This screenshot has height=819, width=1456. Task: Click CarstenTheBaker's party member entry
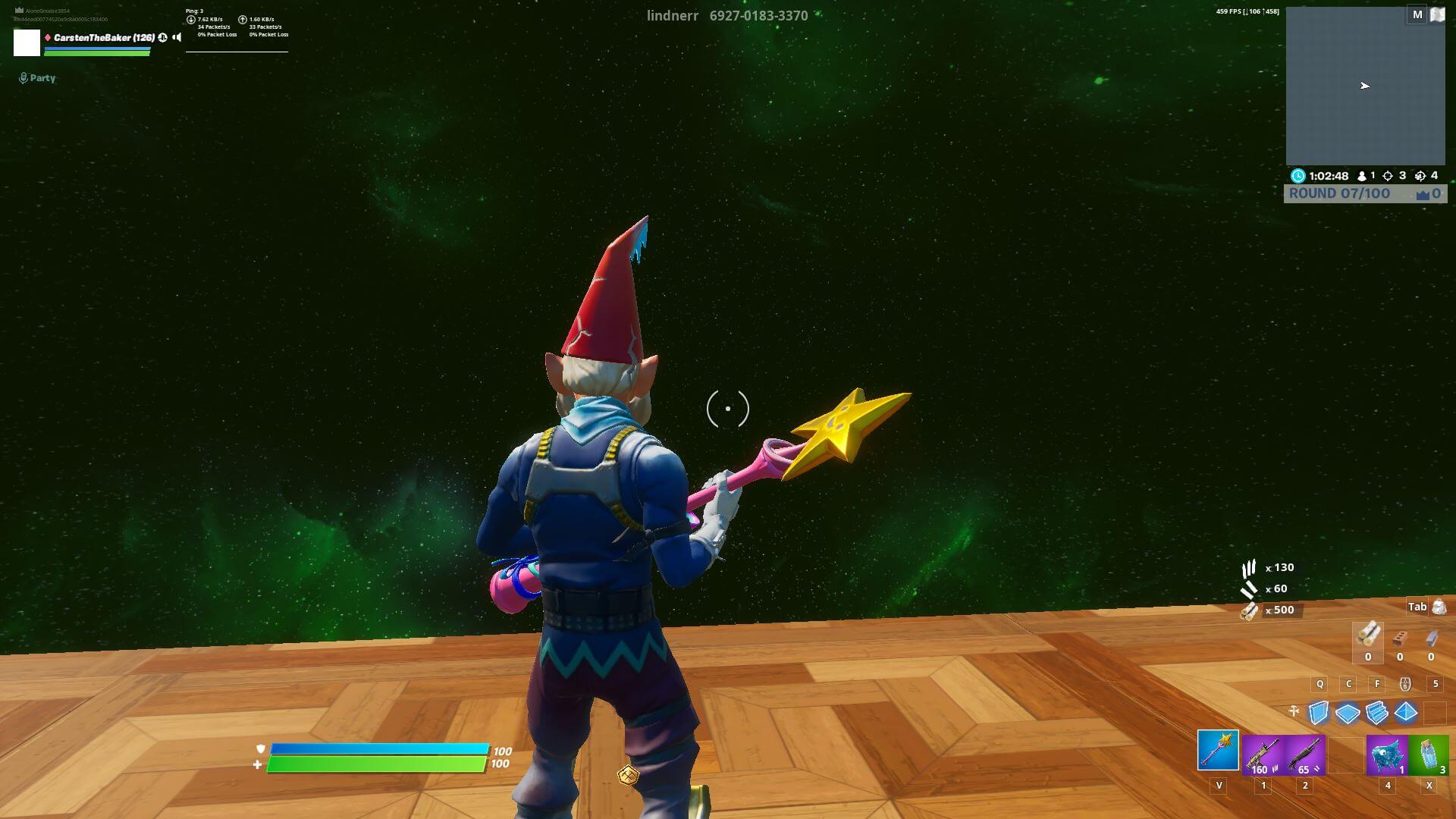click(x=103, y=38)
